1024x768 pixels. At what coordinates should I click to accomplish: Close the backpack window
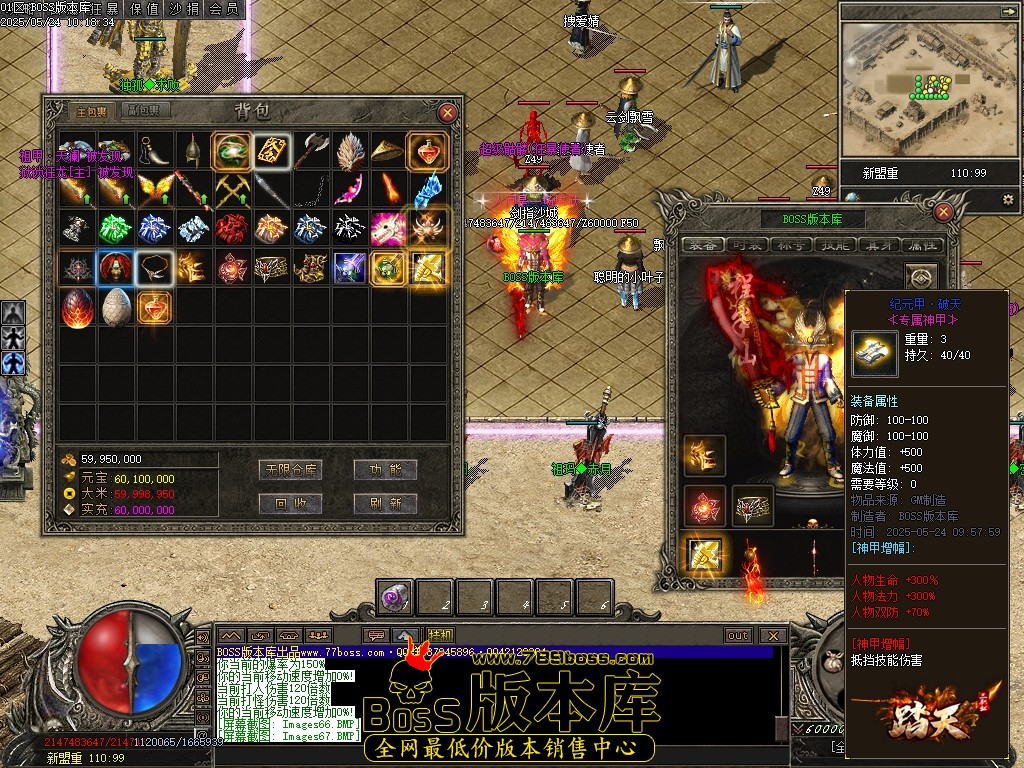point(448,113)
